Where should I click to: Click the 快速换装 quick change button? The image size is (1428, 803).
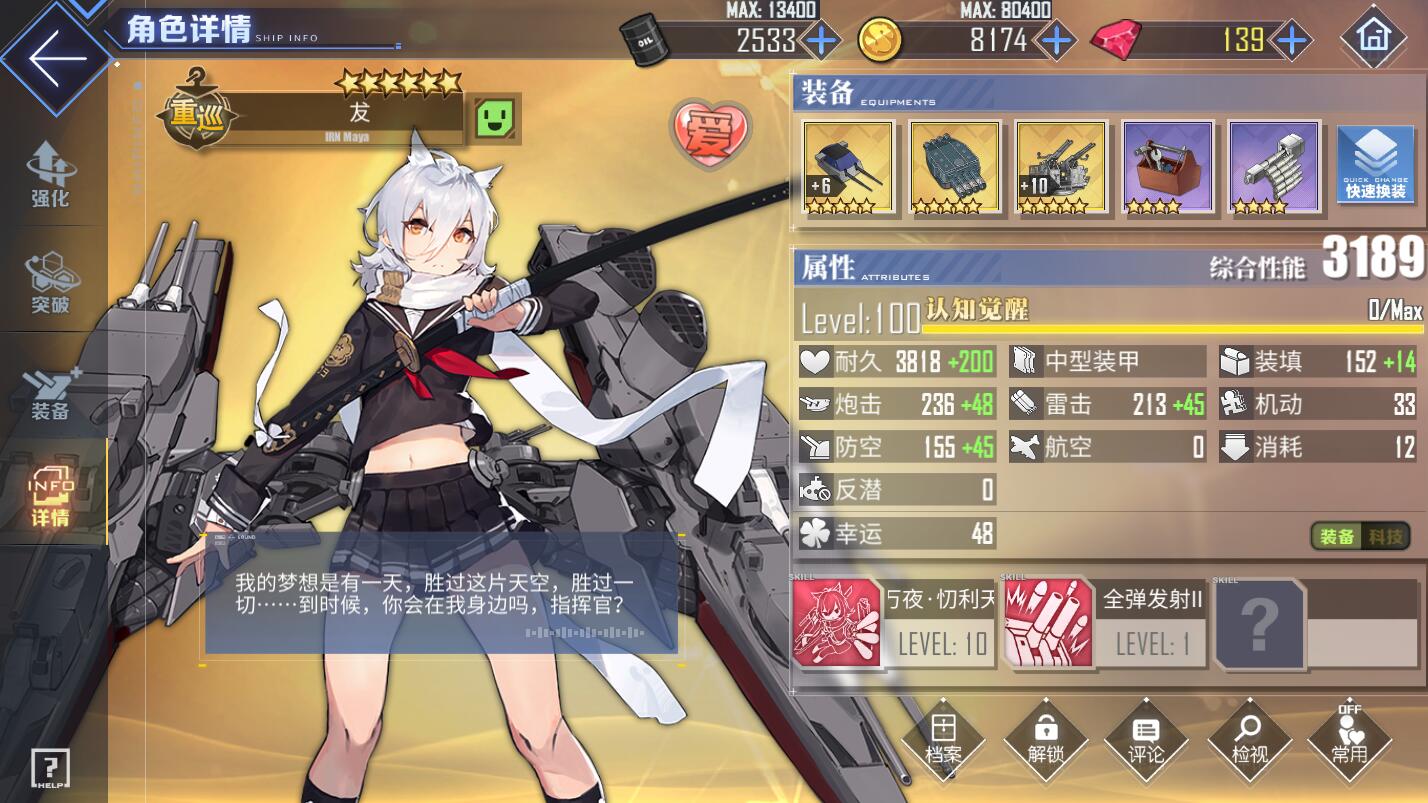1375,165
